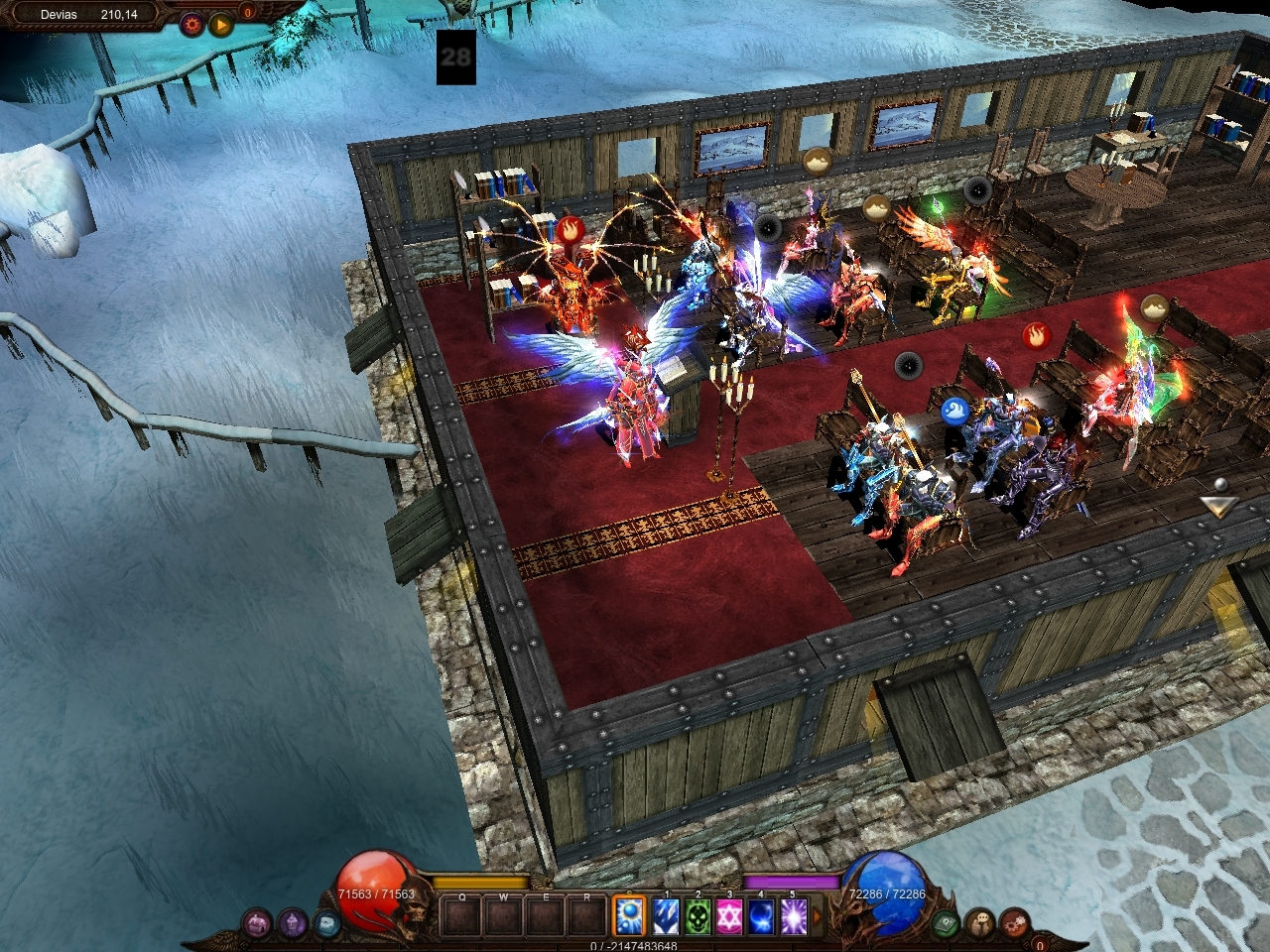This screenshot has width=1270, height=952.
Task: Open the red gears system menu icon
Action: 1015,923
